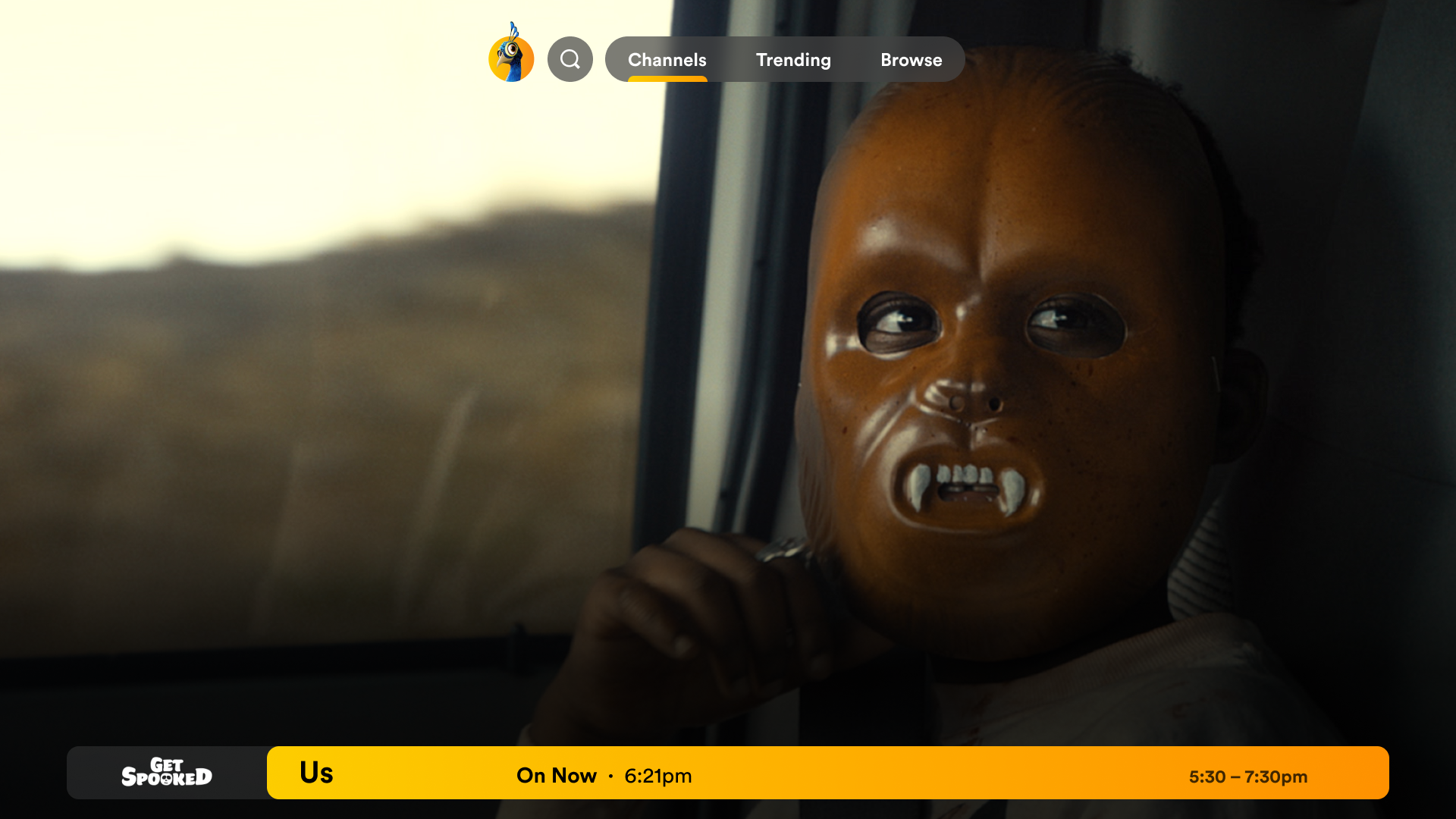Screen dimensions: 1456x819
Task: Open the Trending tab
Action: (793, 59)
